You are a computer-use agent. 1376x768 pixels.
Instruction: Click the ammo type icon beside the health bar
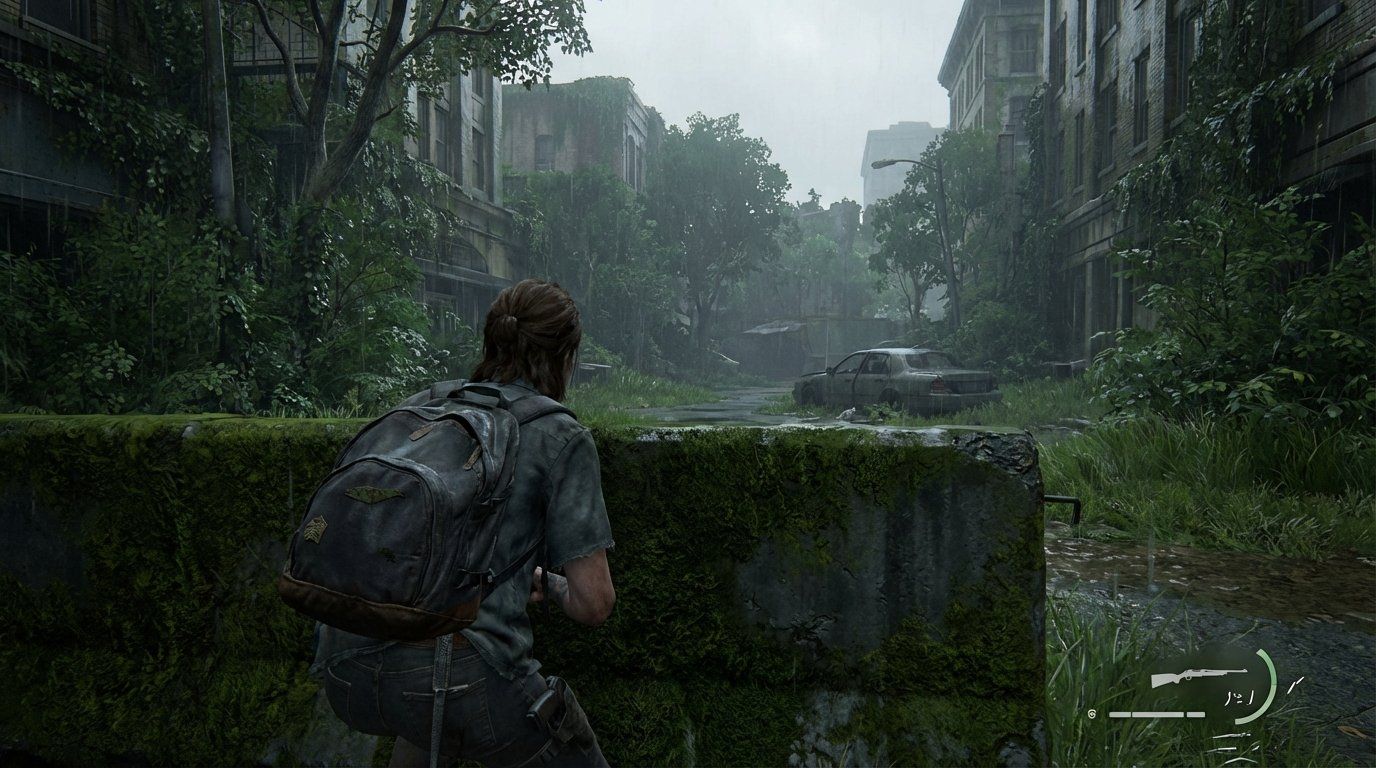click(1091, 714)
